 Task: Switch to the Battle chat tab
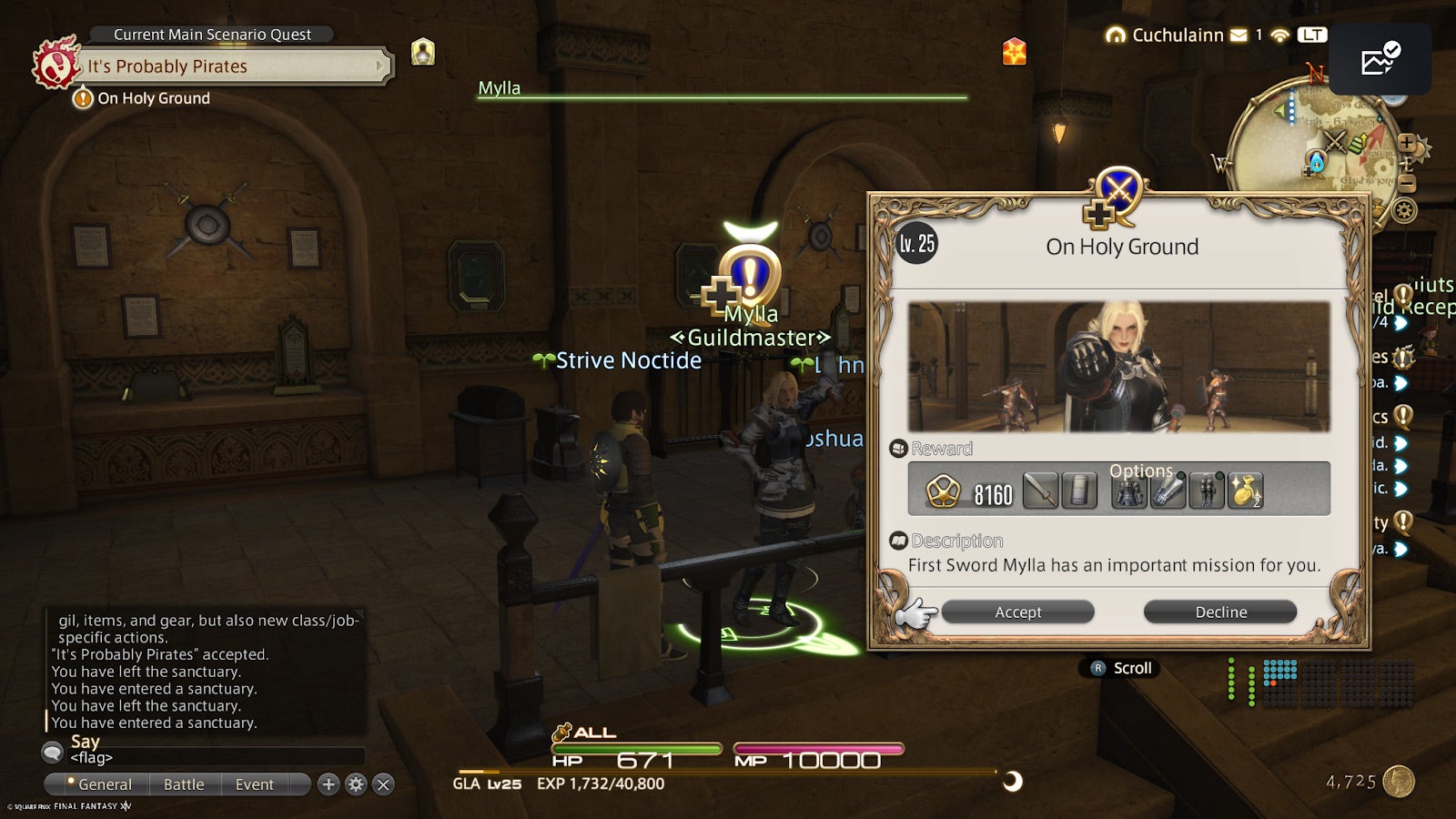tap(184, 784)
